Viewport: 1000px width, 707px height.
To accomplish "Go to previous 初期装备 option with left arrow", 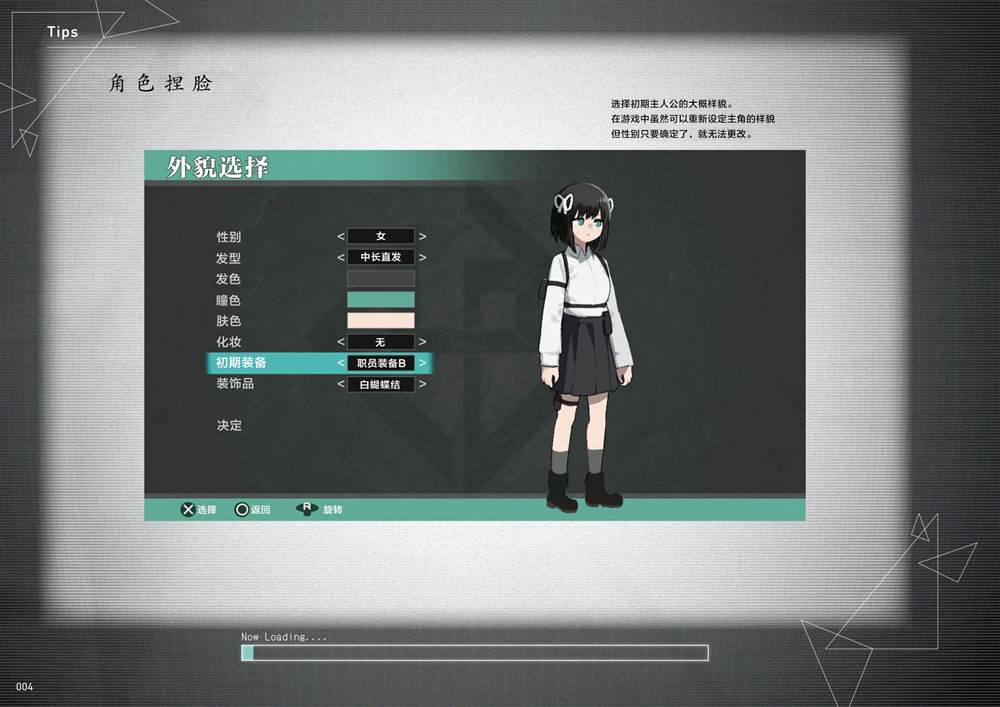I will pyautogui.click(x=340, y=363).
